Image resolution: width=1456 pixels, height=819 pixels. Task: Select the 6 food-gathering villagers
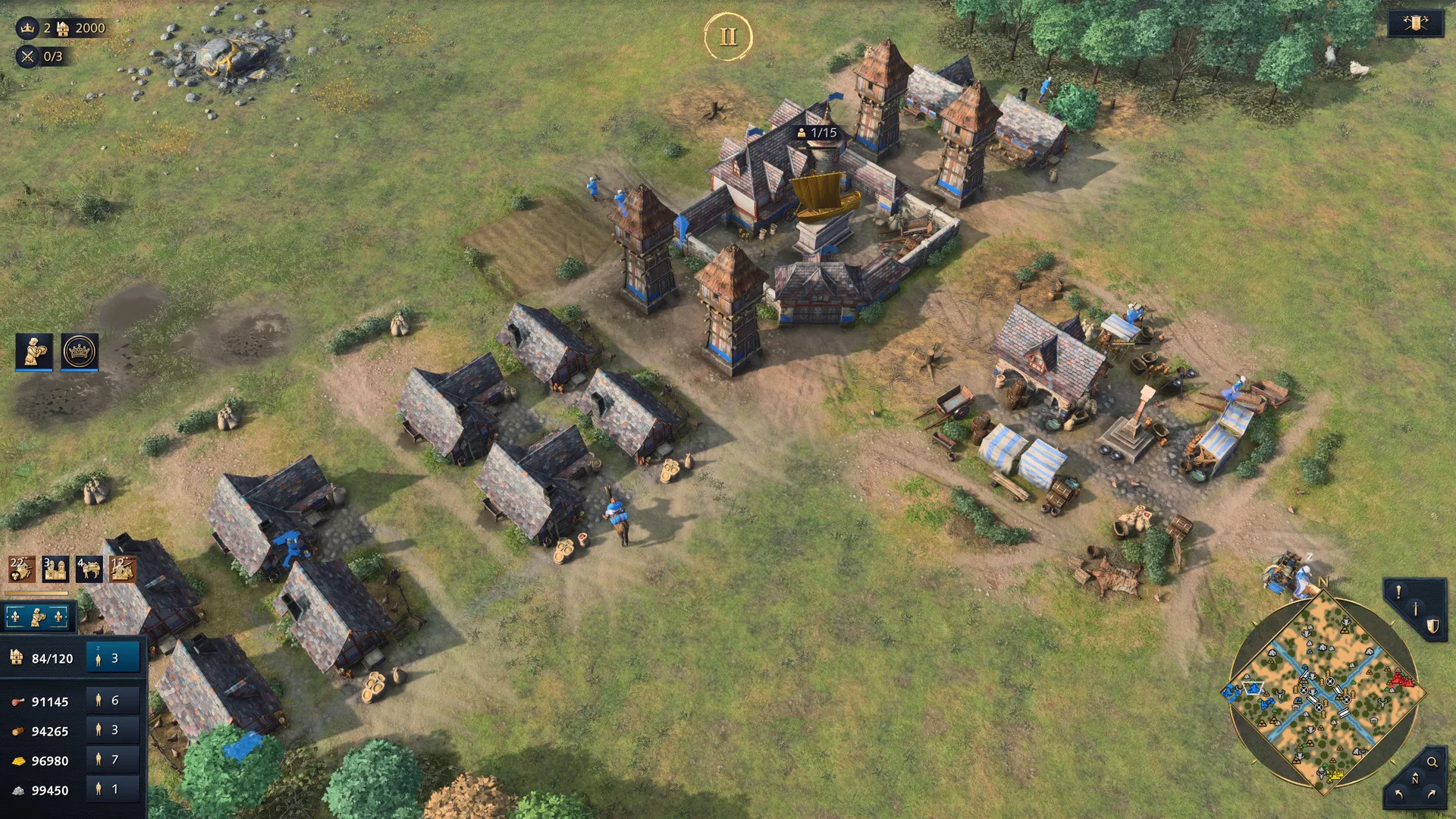pyautogui.click(x=113, y=701)
